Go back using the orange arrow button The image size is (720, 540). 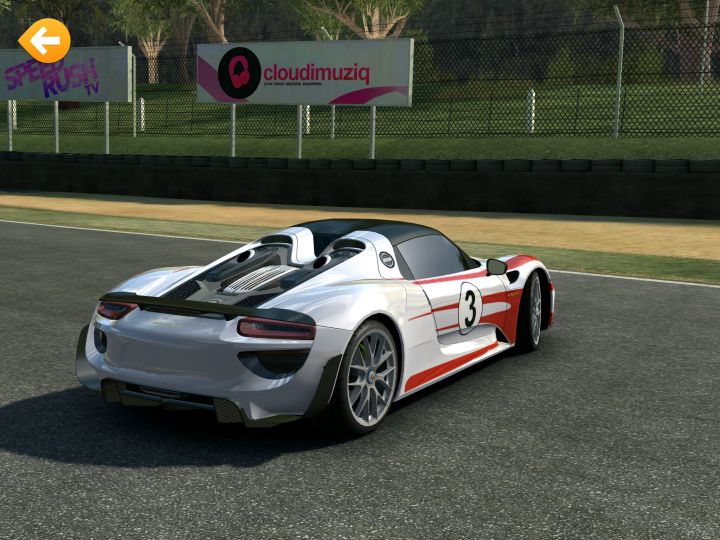coord(45,40)
